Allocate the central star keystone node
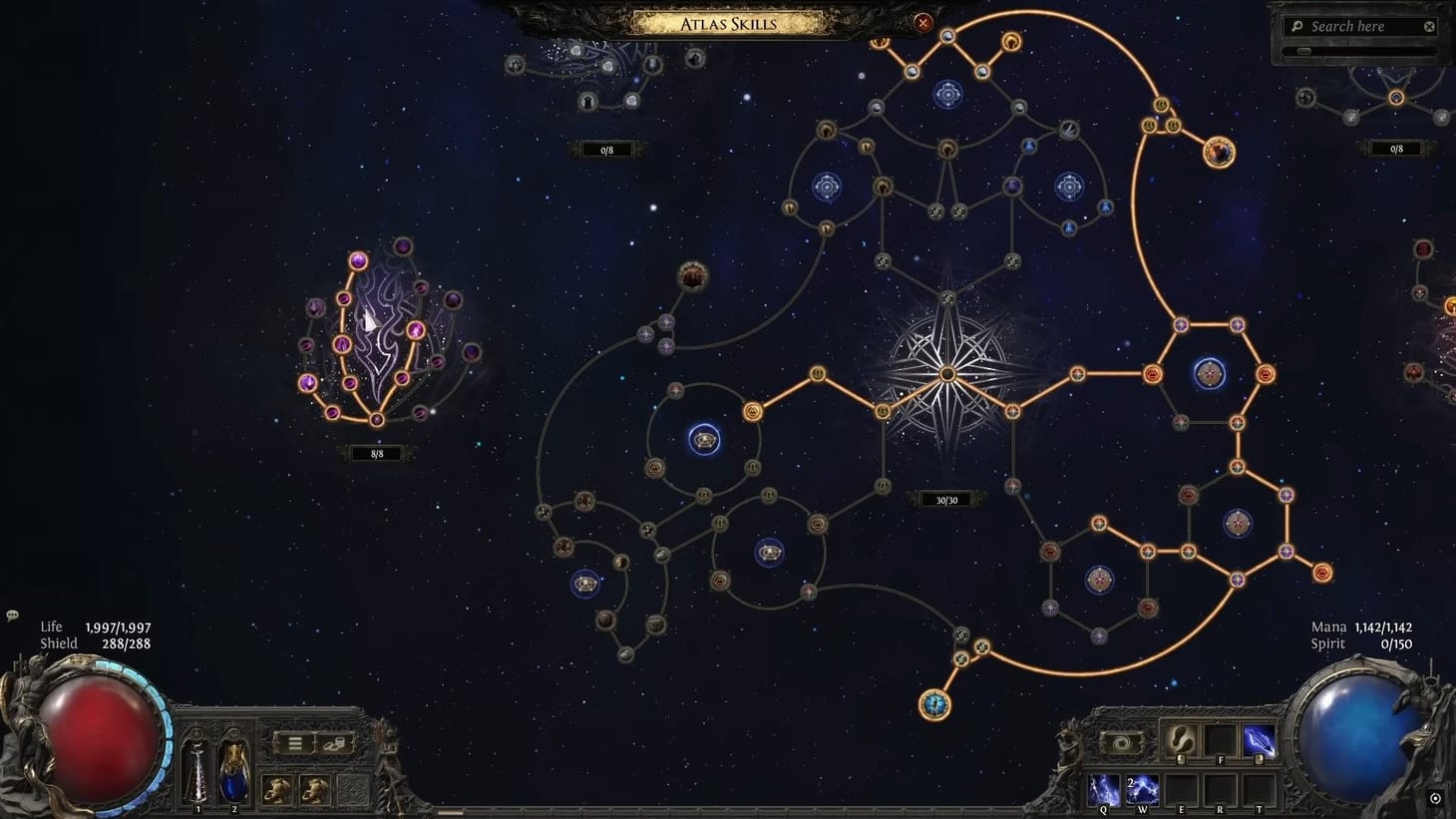Image resolution: width=1456 pixels, height=819 pixels. [x=945, y=373]
